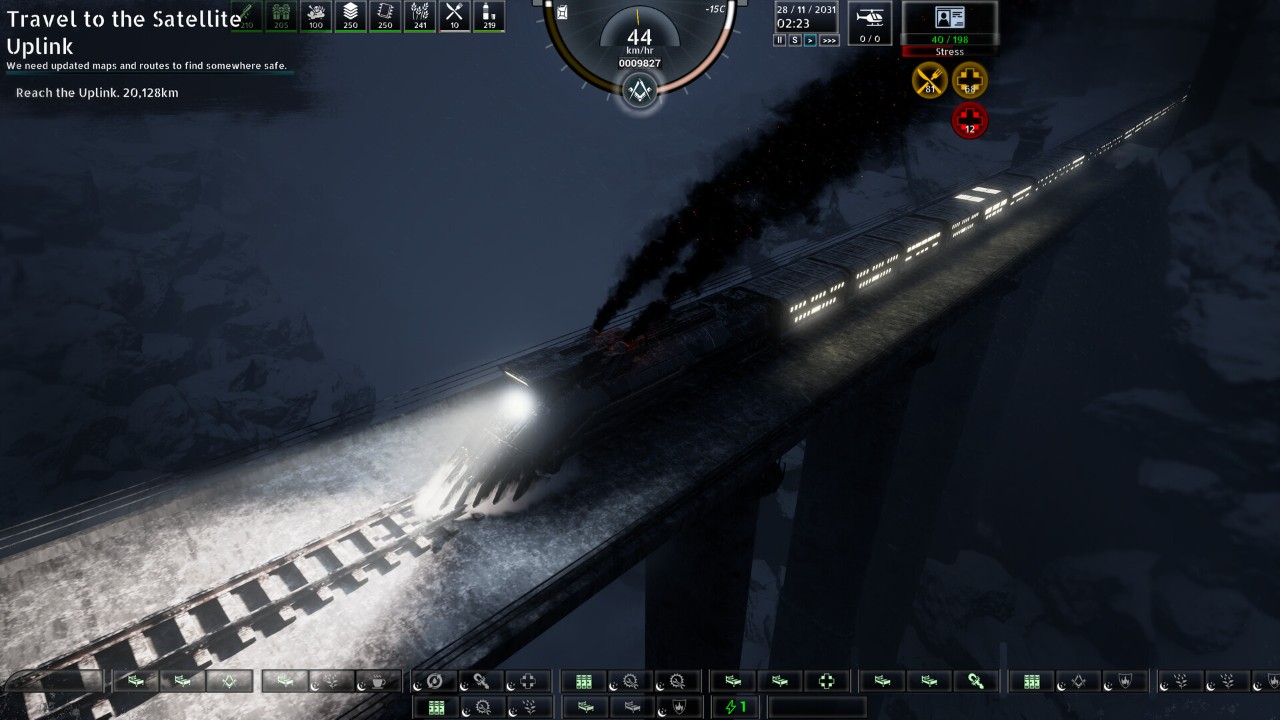1280x720 pixels.
Task: Select the yellow hunger alert icon
Action: coord(930,80)
